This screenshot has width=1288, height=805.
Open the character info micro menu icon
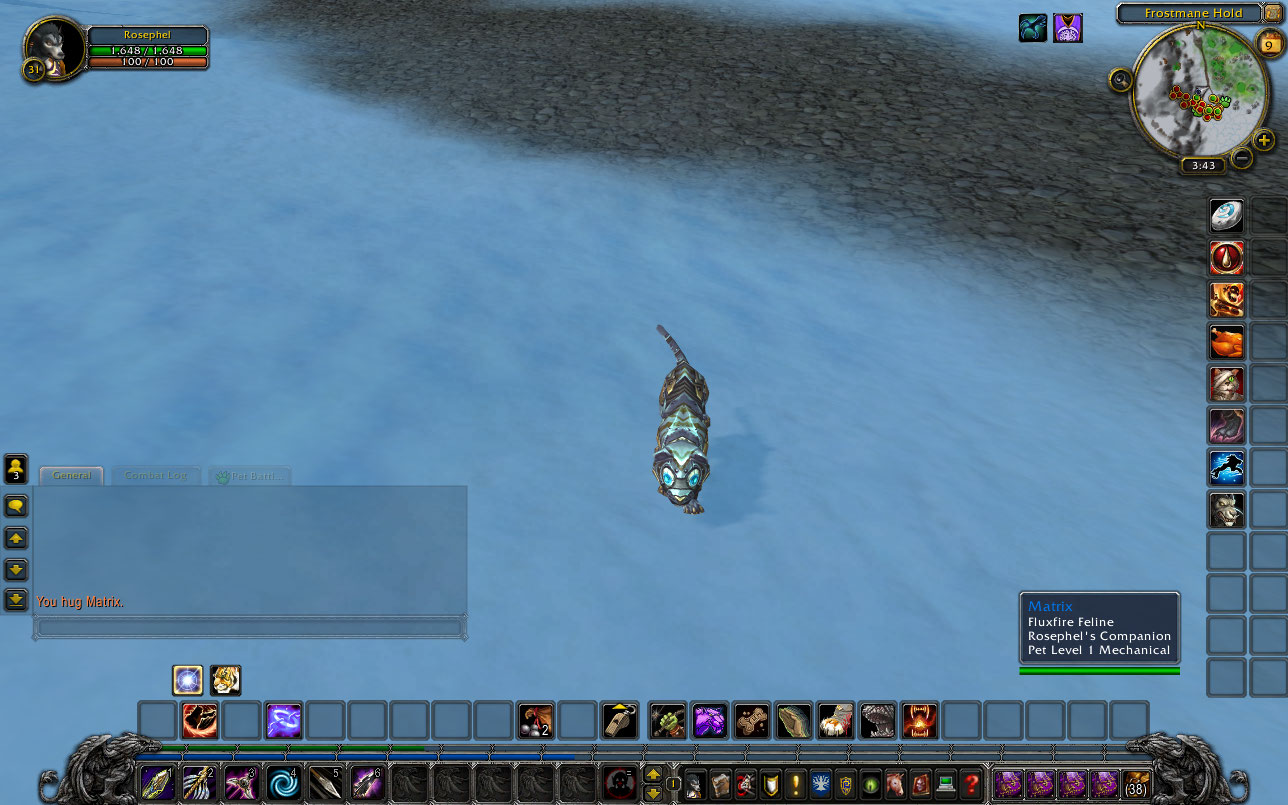tap(695, 784)
